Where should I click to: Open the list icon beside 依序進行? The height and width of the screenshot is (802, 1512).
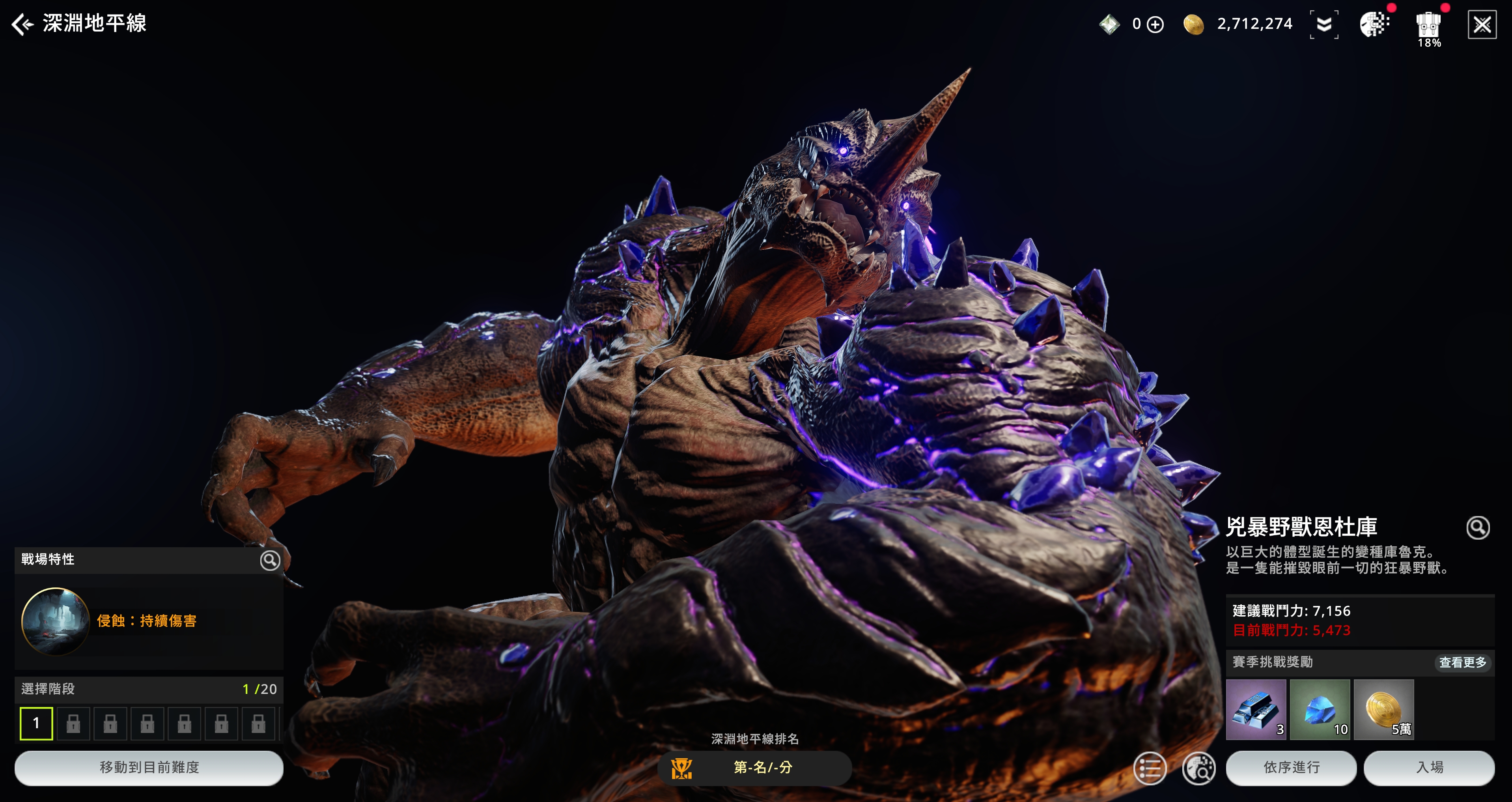(1149, 767)
